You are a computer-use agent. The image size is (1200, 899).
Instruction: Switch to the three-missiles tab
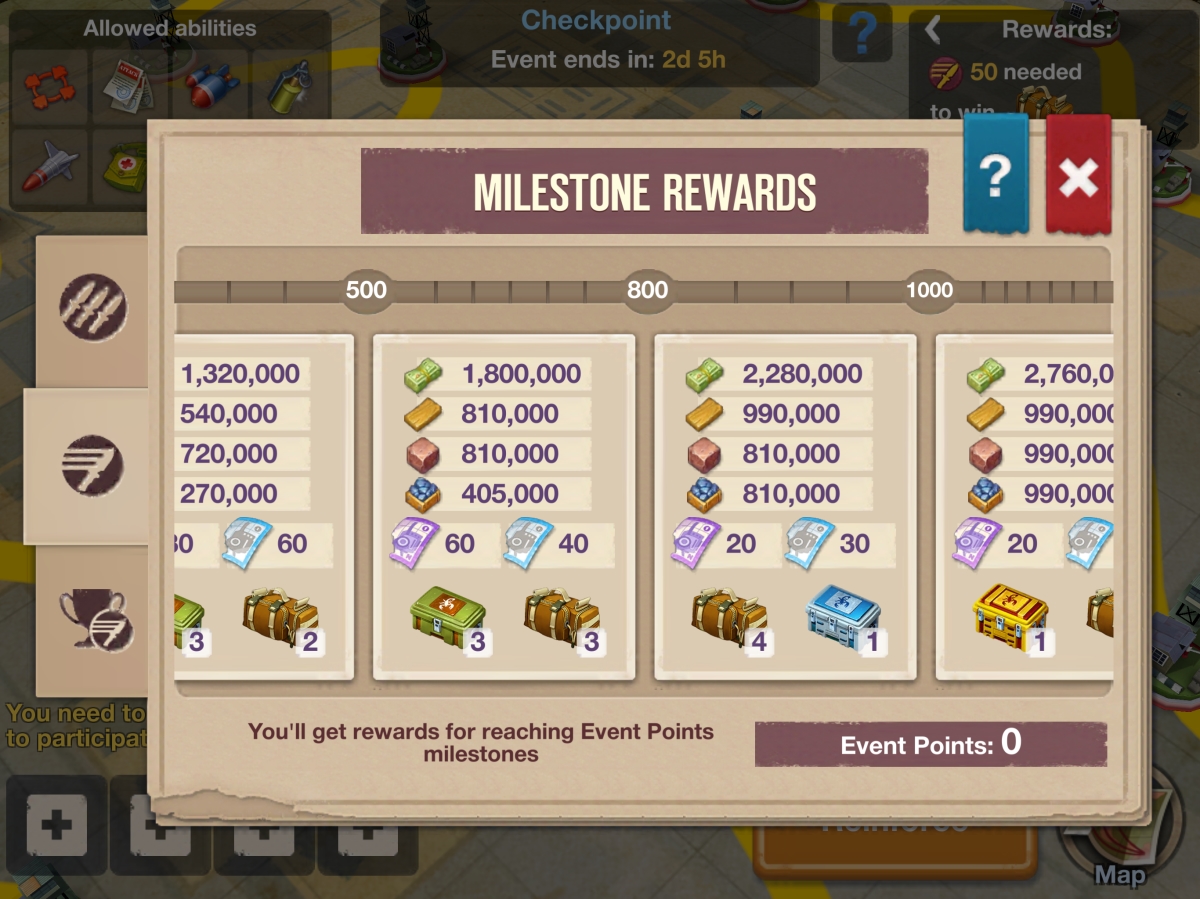(93, 306)
